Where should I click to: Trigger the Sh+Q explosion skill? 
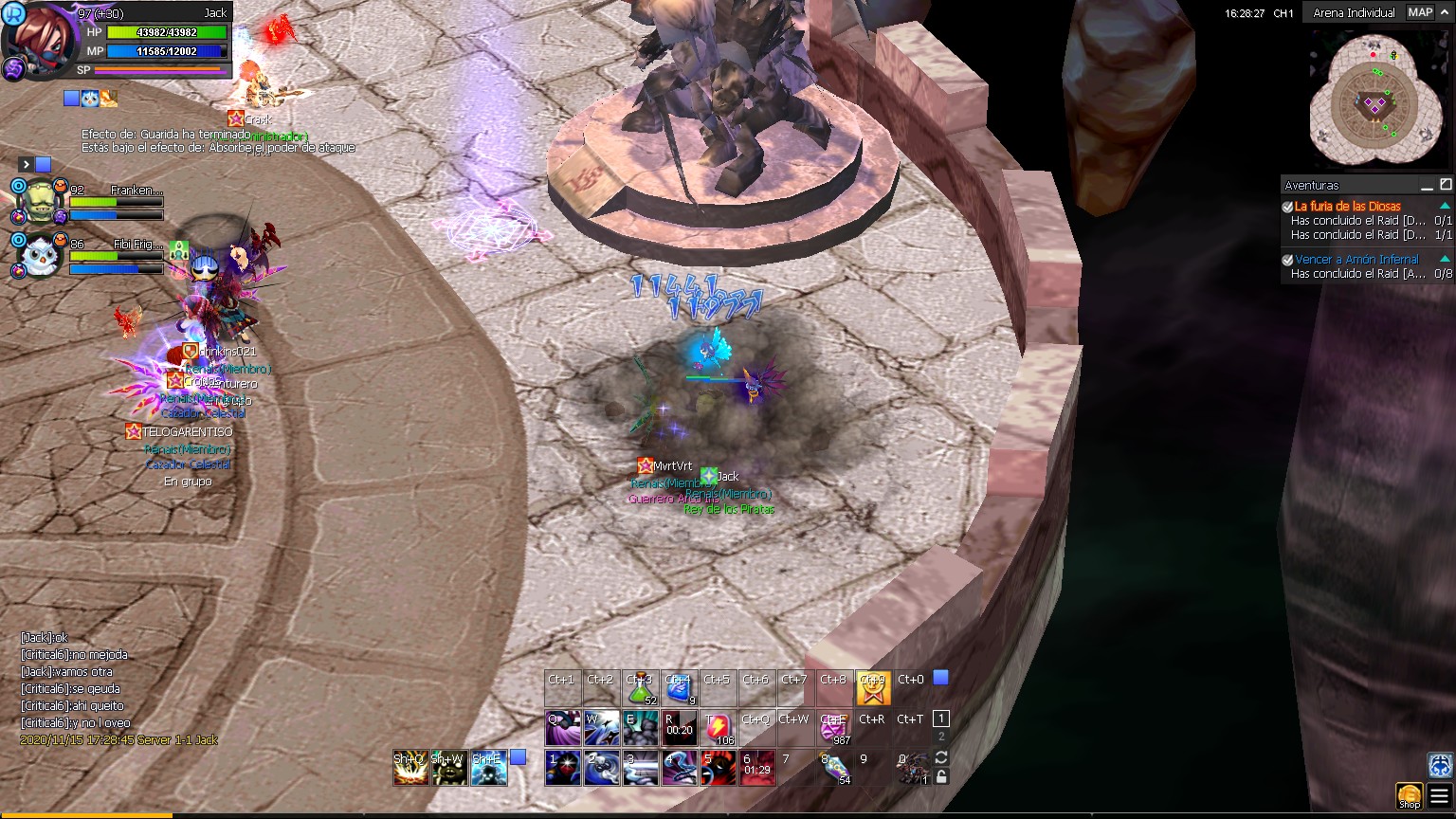click(x=410, y=768)
